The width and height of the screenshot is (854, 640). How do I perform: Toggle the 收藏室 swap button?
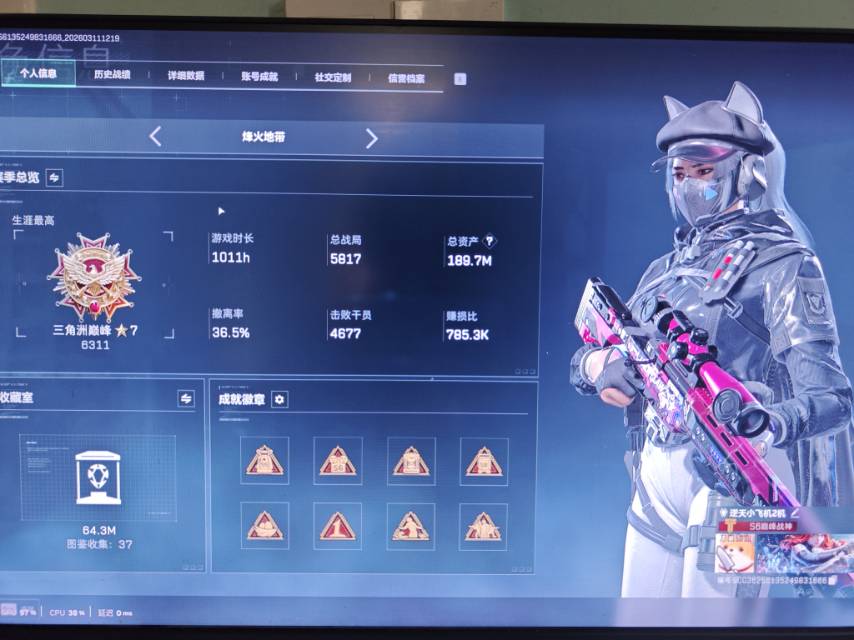pos(186,398)
